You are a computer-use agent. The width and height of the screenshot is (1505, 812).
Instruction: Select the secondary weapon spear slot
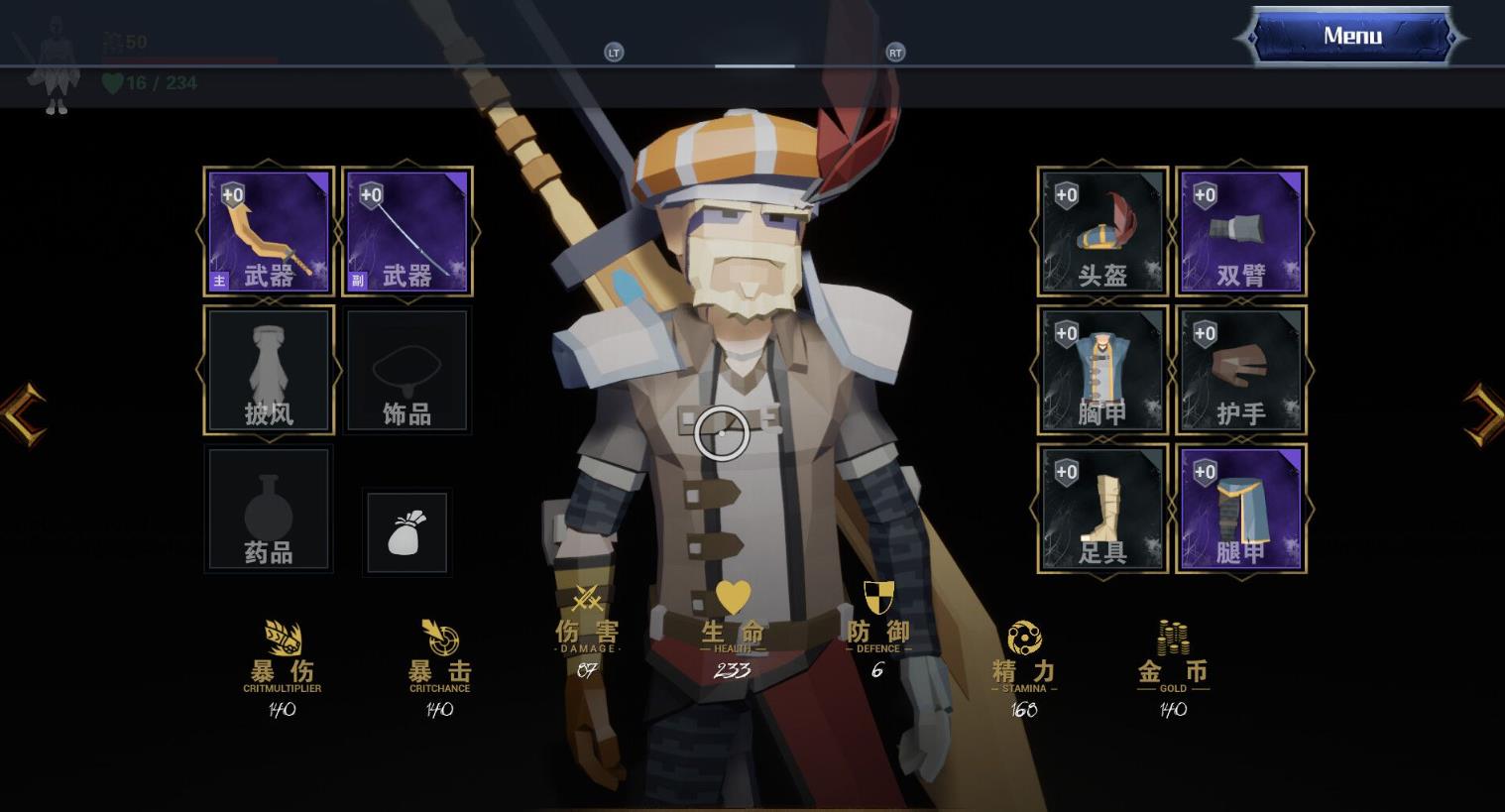407,232
